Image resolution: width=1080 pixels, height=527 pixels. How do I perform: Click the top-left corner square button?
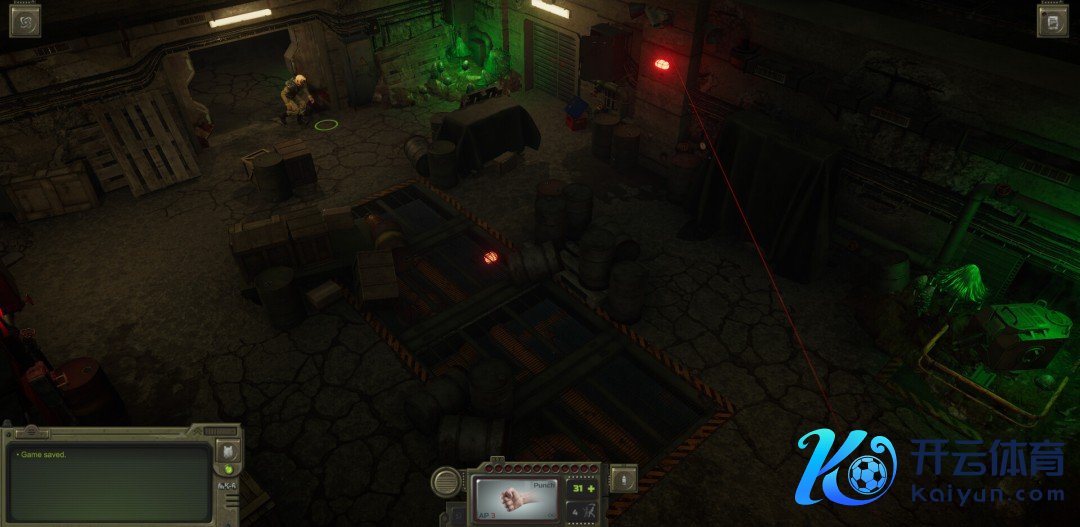[x=25, y=21]
